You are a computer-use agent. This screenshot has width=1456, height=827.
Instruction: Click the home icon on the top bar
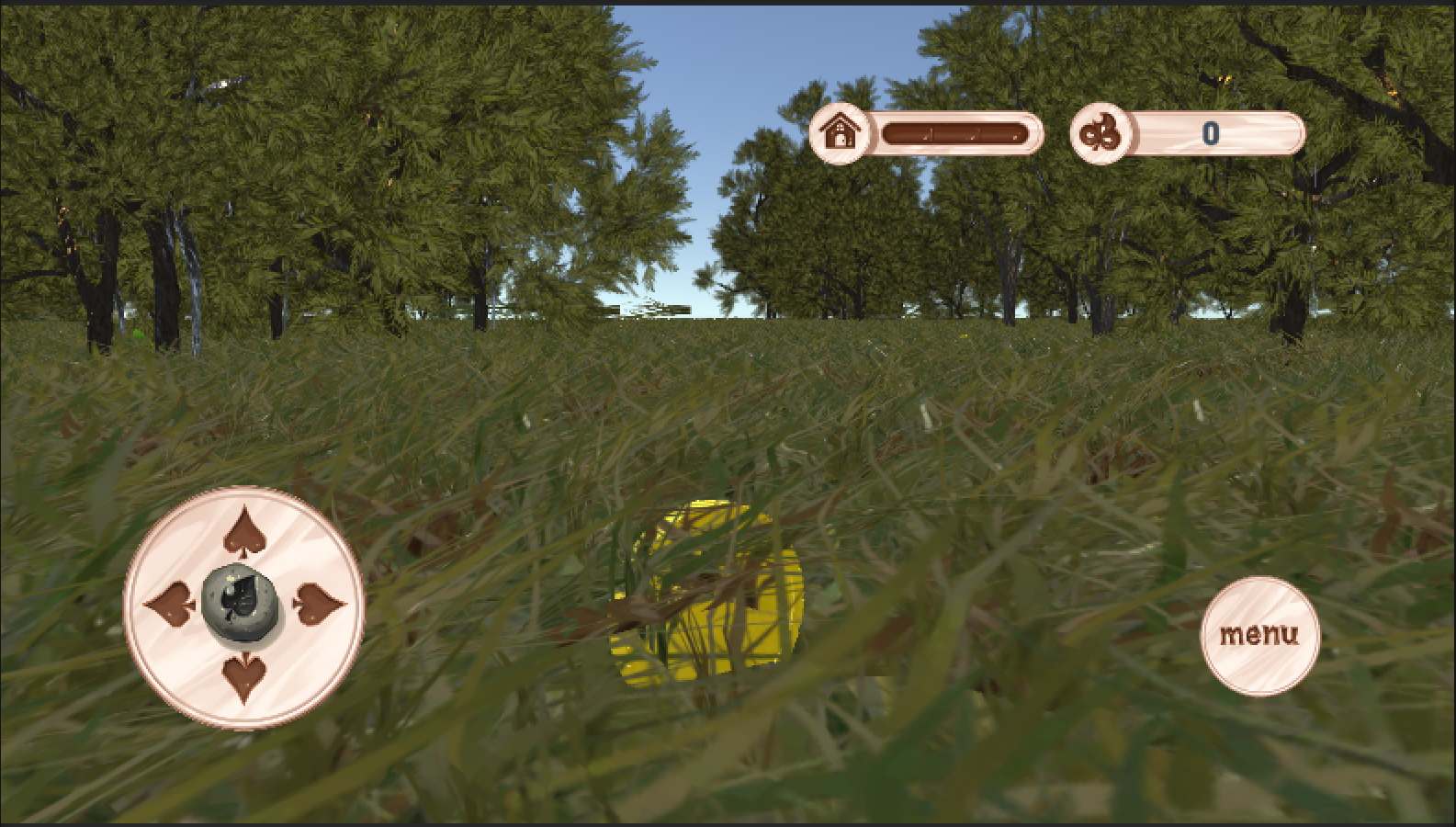pyautogui.click(x=839, y=131)
